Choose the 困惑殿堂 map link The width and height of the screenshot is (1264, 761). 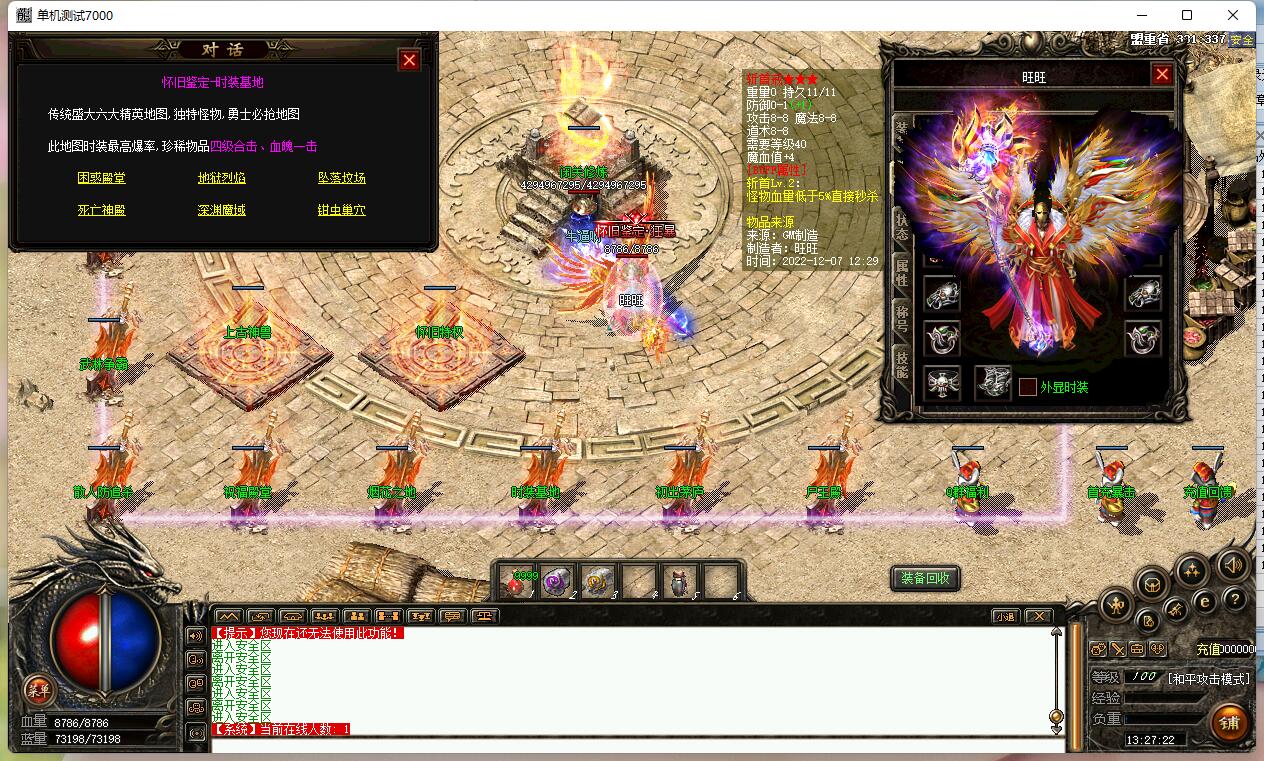pyautogui.click(x=102, y=178)
